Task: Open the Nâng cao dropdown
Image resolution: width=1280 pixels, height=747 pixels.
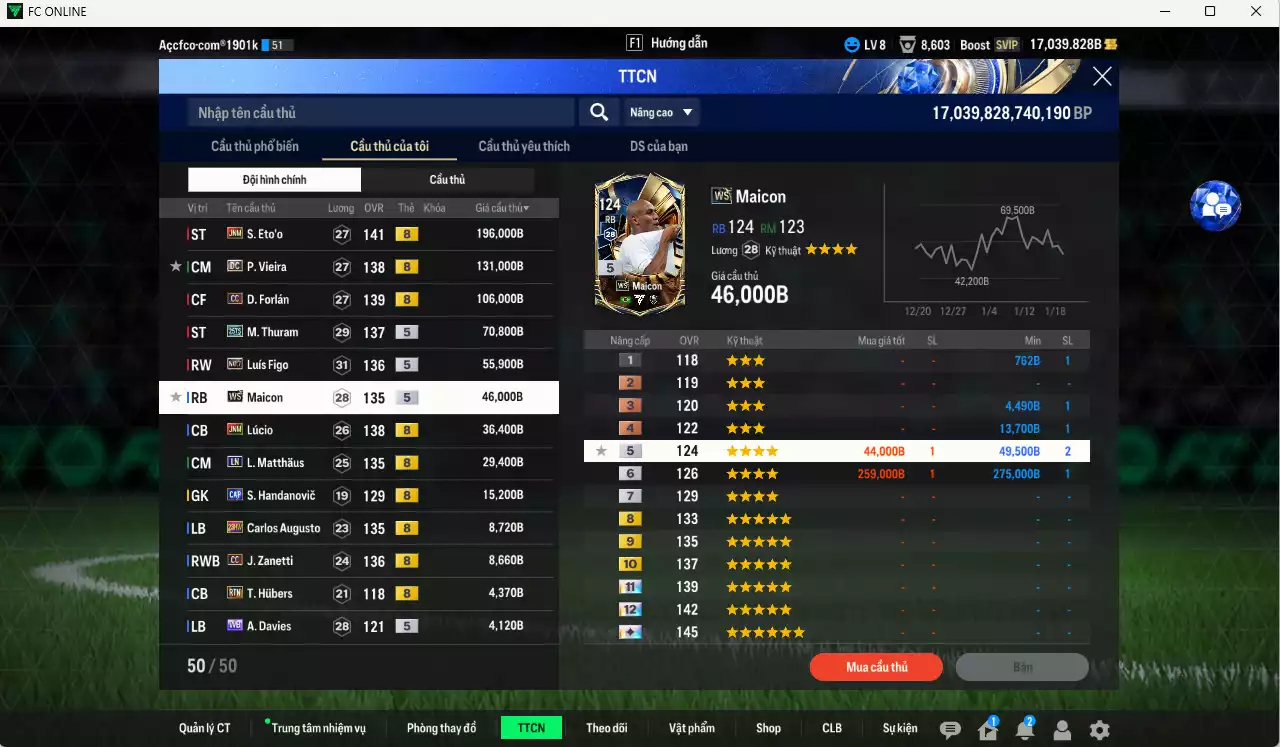Action: pos(660,112)
